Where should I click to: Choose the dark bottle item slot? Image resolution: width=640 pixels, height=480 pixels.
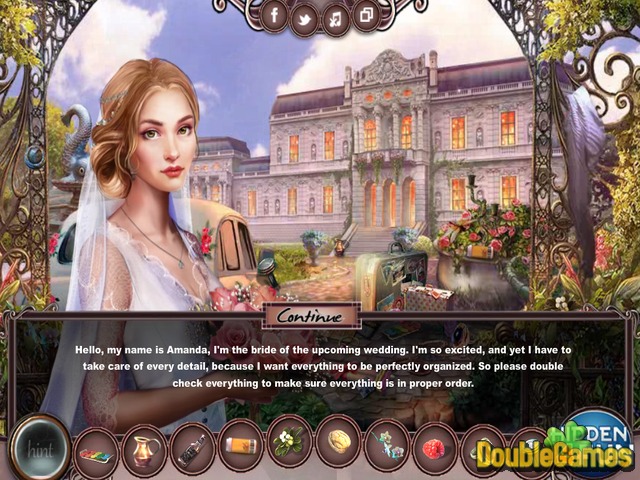tap(193, 445)
